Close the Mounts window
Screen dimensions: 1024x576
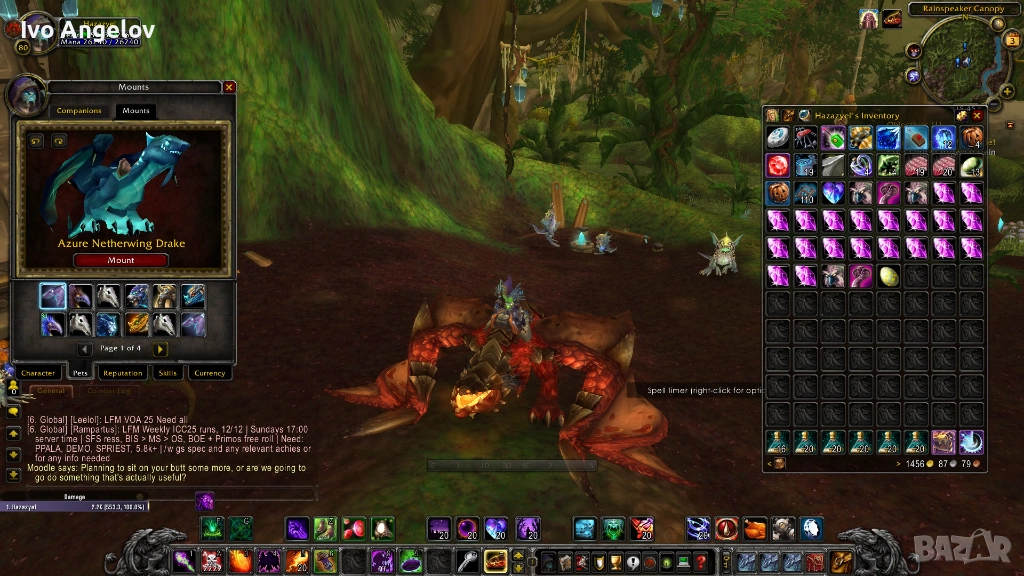coord(229,87)
